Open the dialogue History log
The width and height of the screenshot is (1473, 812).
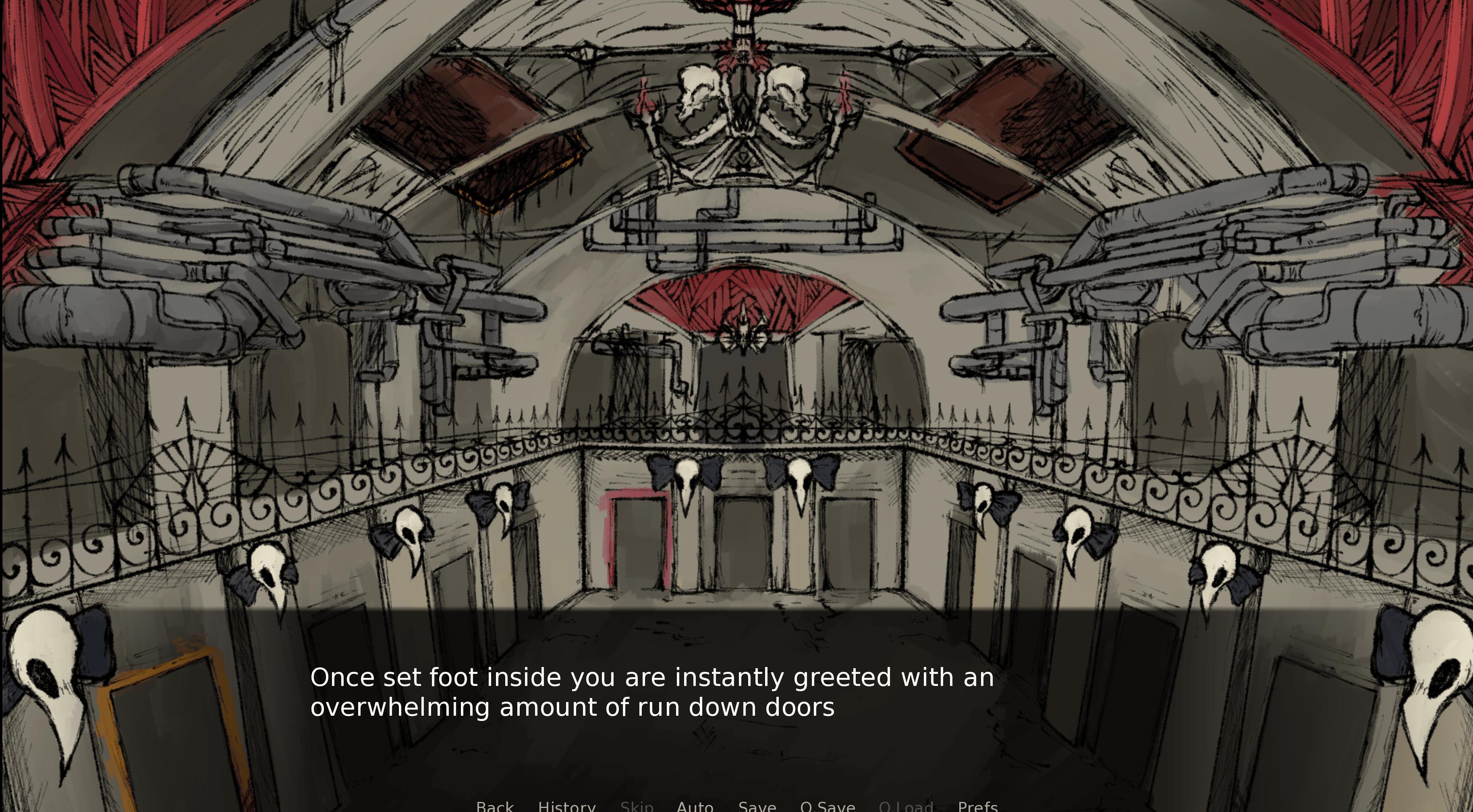pyautogui.click(x=566, y=806)
